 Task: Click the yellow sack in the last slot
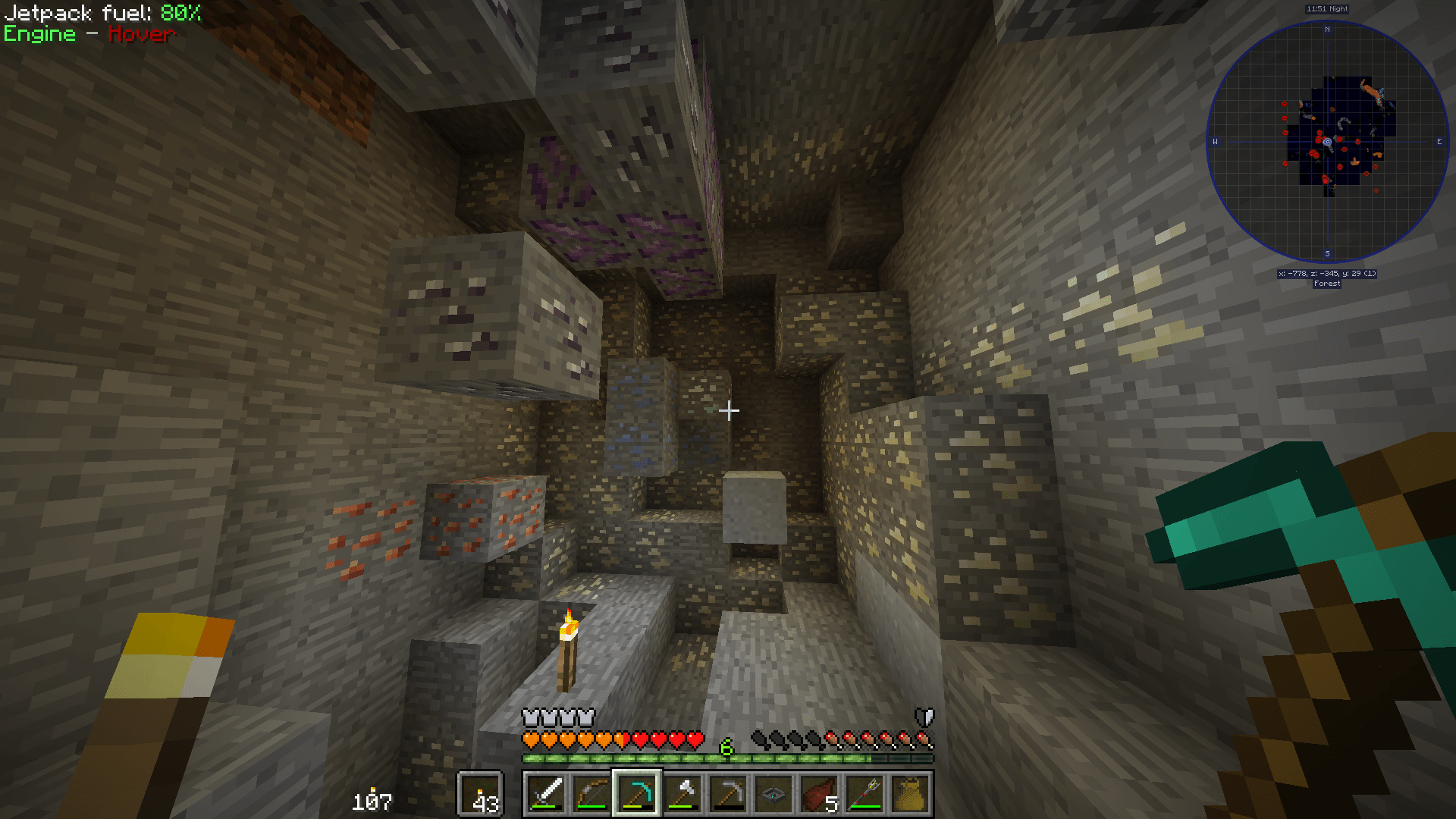click(x=908, y=795)
